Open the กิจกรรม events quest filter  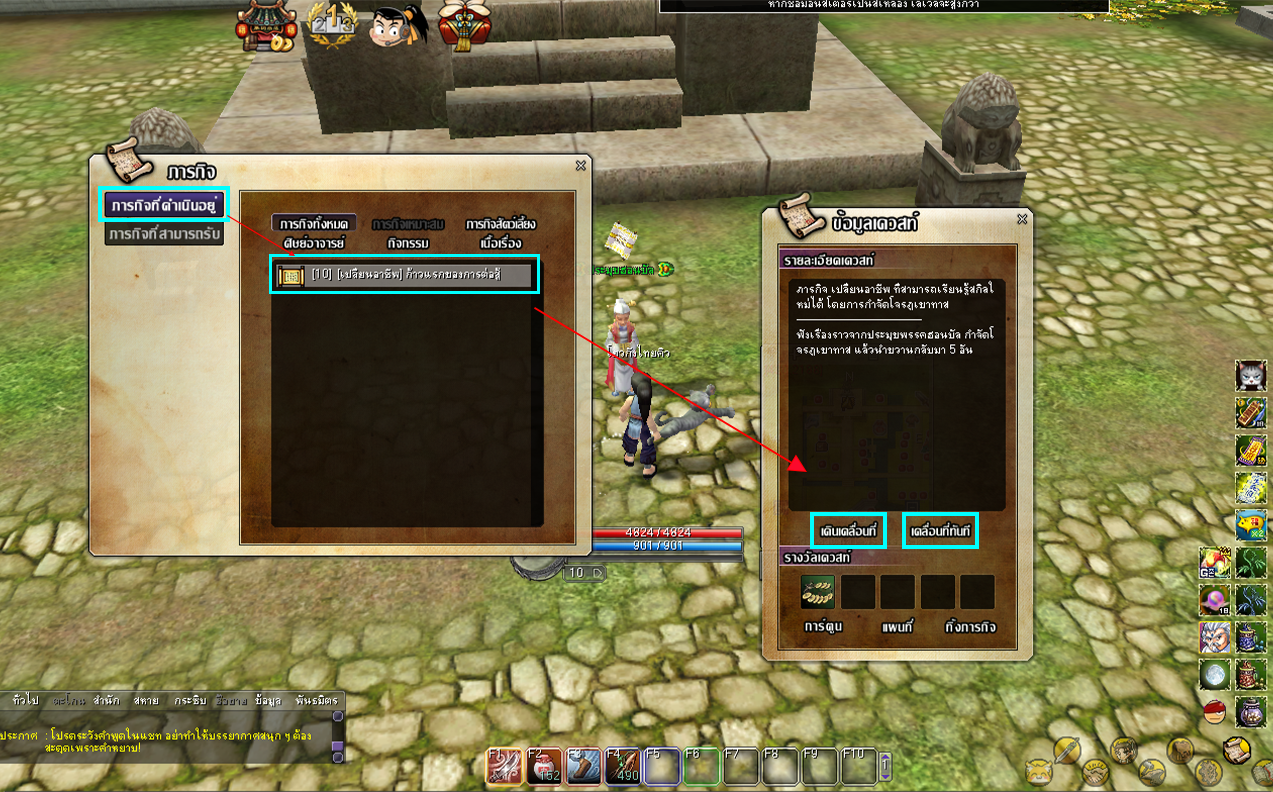pos(407,243)
